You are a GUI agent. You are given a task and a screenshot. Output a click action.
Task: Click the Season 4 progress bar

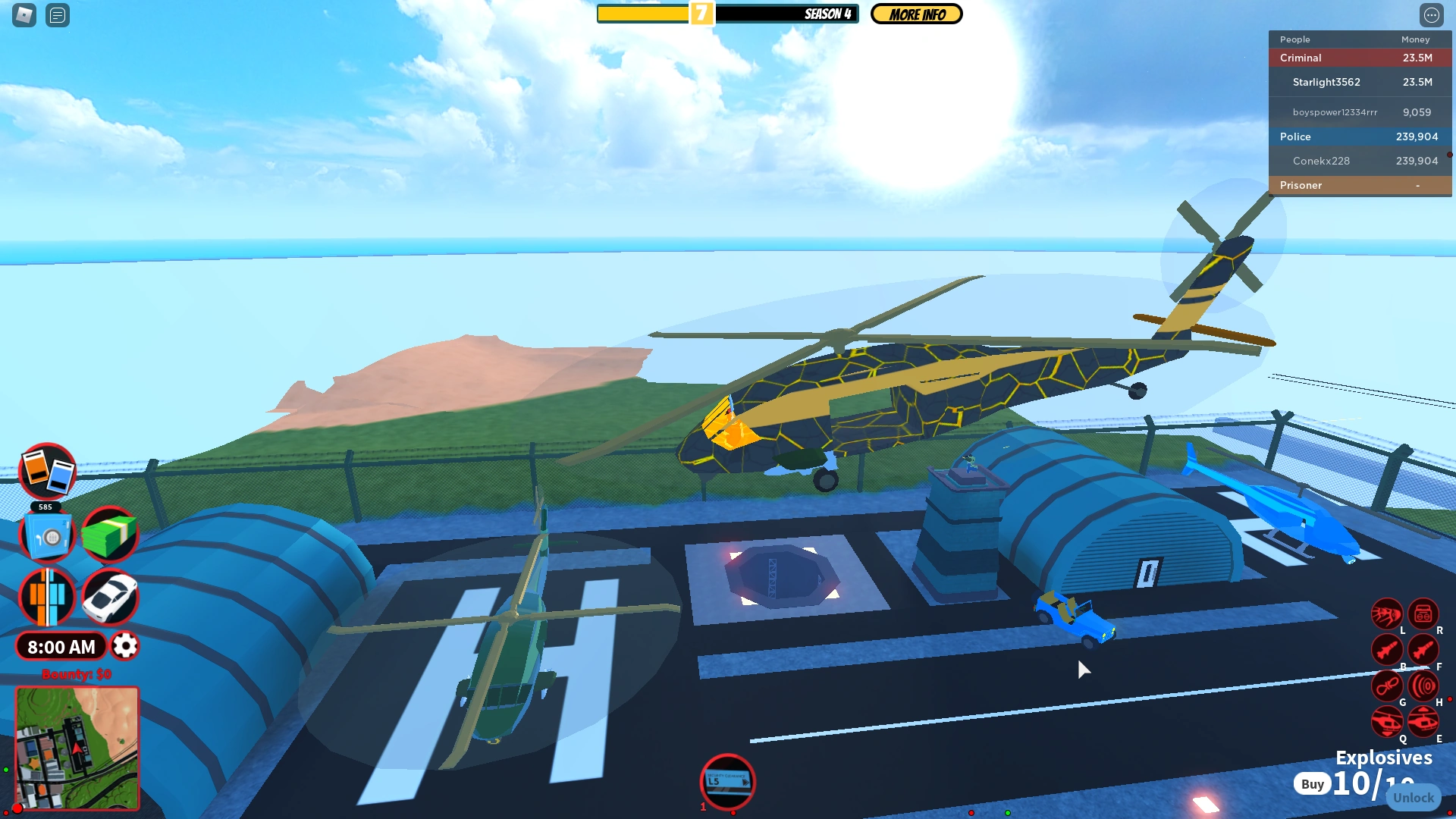tap(728, 13)
